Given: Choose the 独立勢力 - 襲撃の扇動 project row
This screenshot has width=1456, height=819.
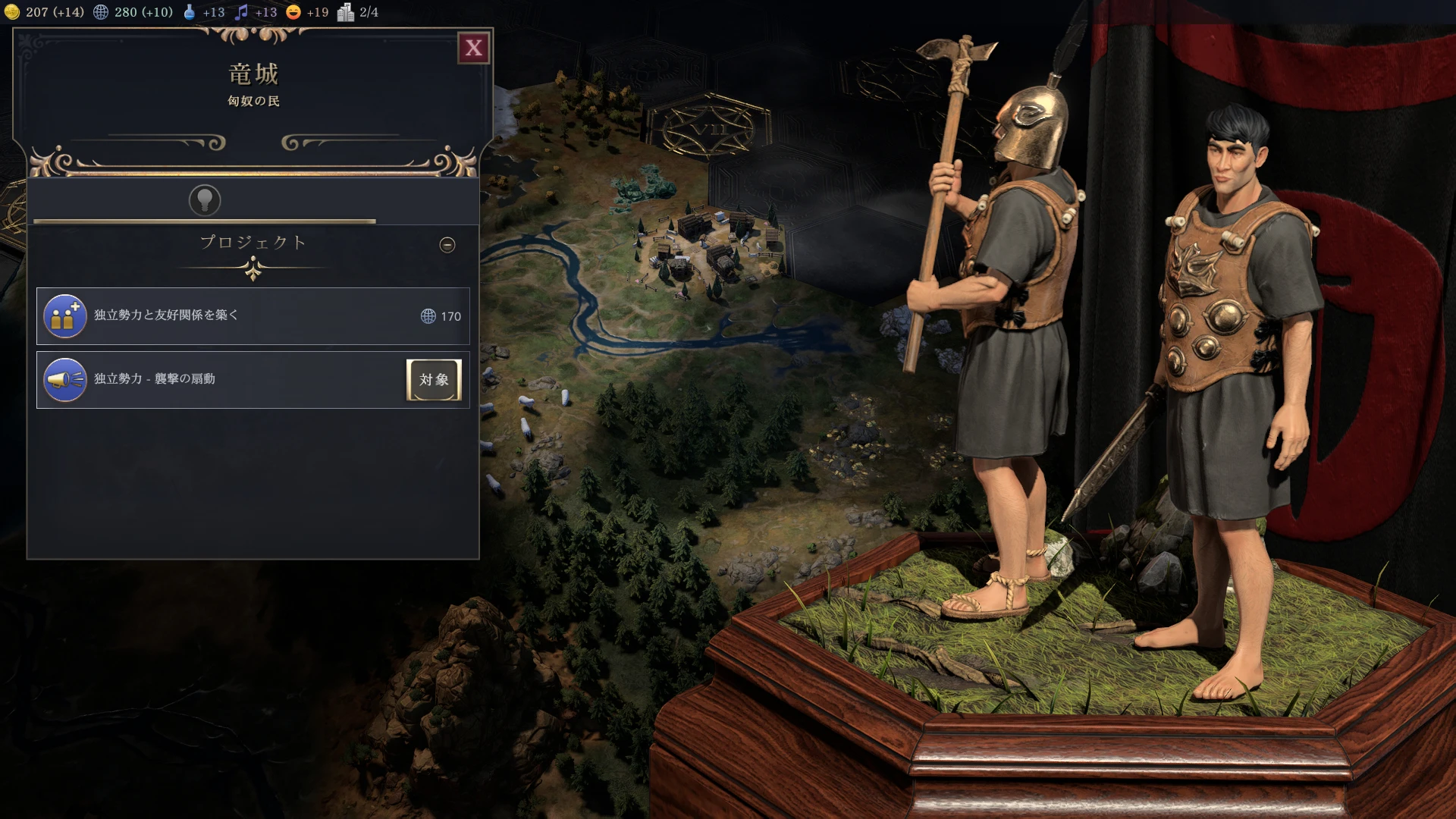Looking at the screenshot, I should [x=220, y=379].
